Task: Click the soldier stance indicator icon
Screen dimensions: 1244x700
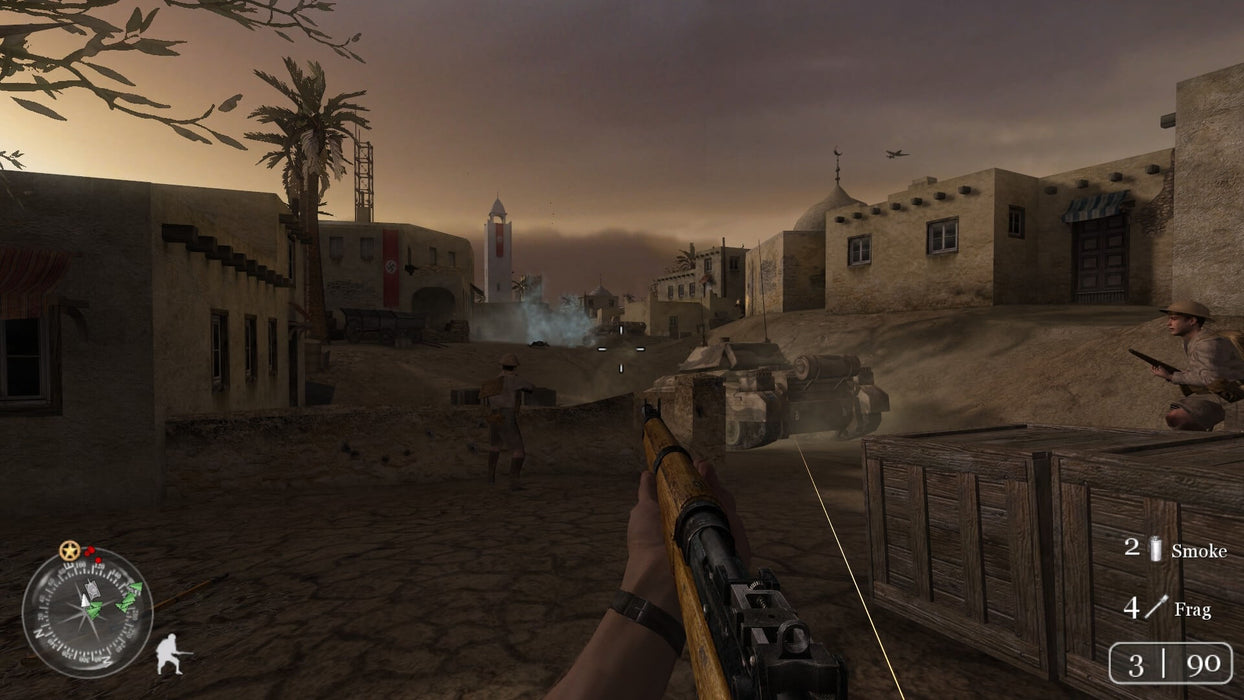Action: [x=171, y=655]
